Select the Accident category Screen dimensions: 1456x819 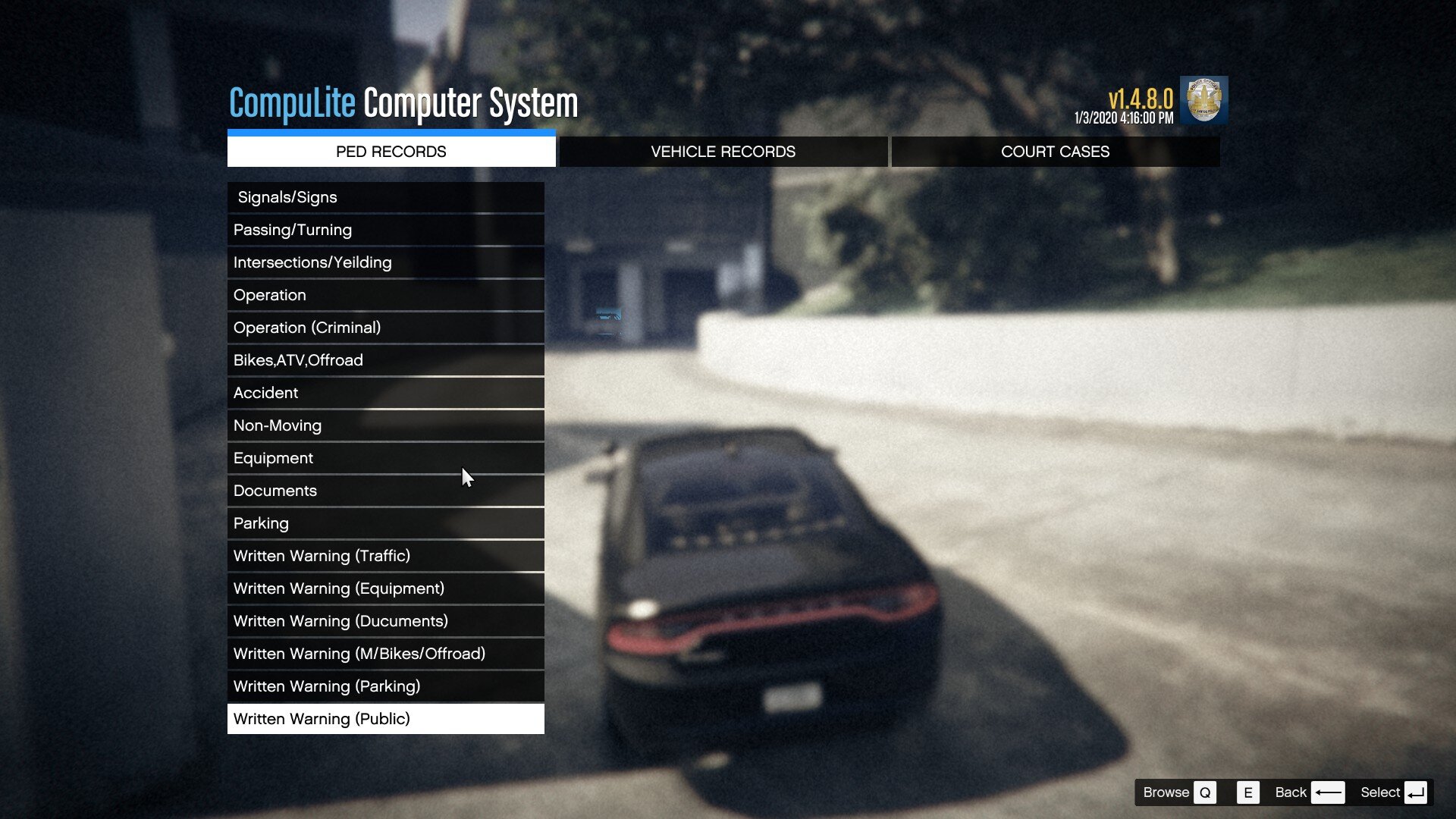tap(385, 393)
